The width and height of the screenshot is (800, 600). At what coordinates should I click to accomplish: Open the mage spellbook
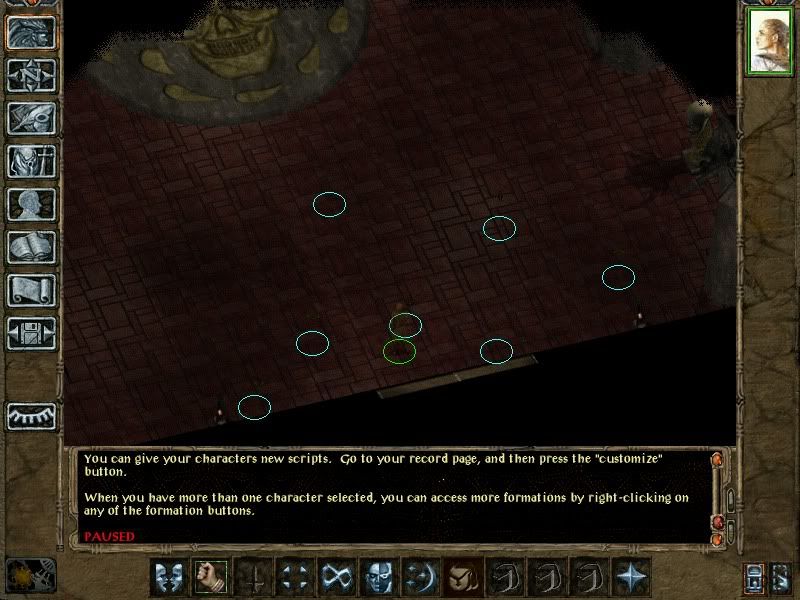point(31,247)
